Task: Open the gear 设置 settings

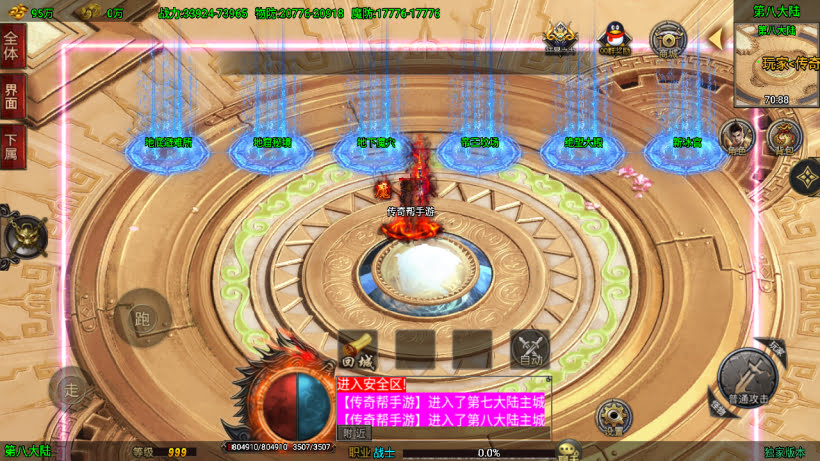Action: [x=614, y=417]
